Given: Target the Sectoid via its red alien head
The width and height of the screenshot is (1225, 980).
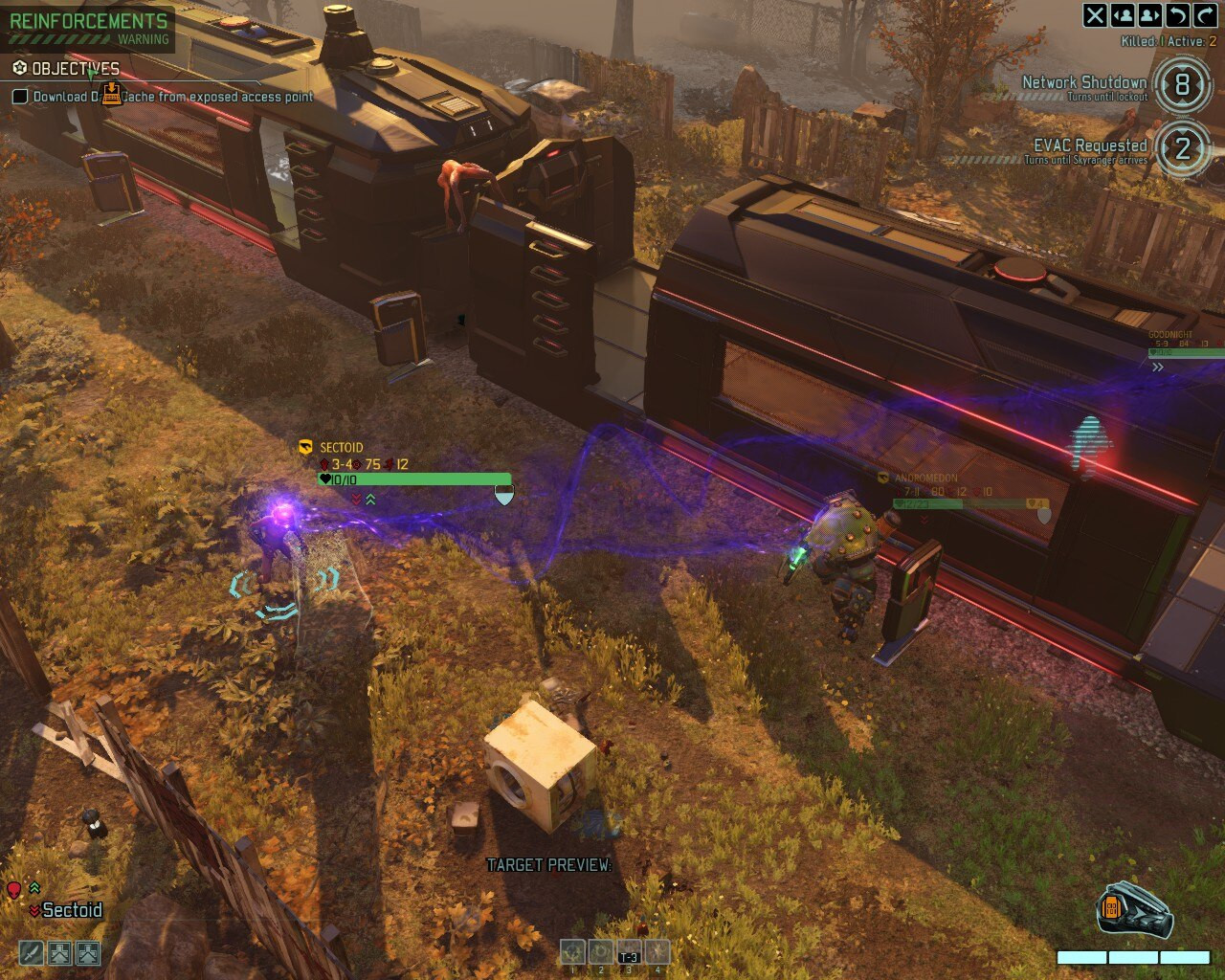Looking at the screenshot, I should coord(13,891).
